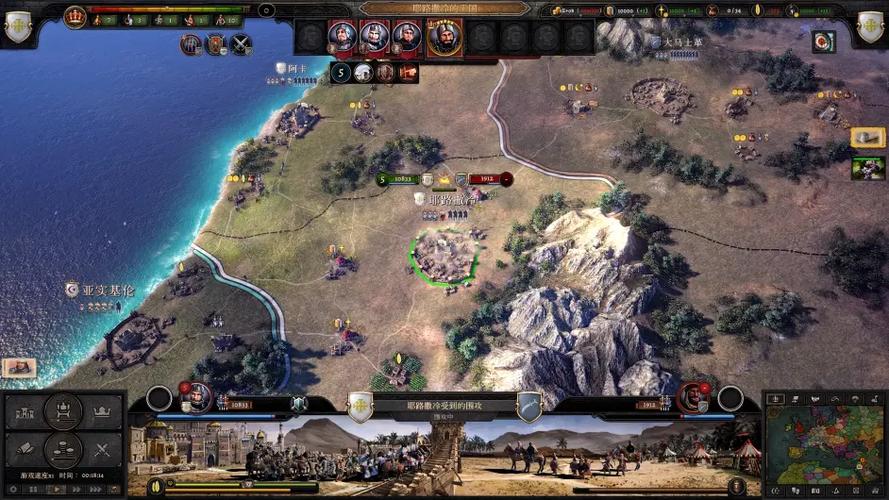The width and height of the screenshot is (889, 500).
Task: Open the crown kingdom menu
Action: [101, 411]
